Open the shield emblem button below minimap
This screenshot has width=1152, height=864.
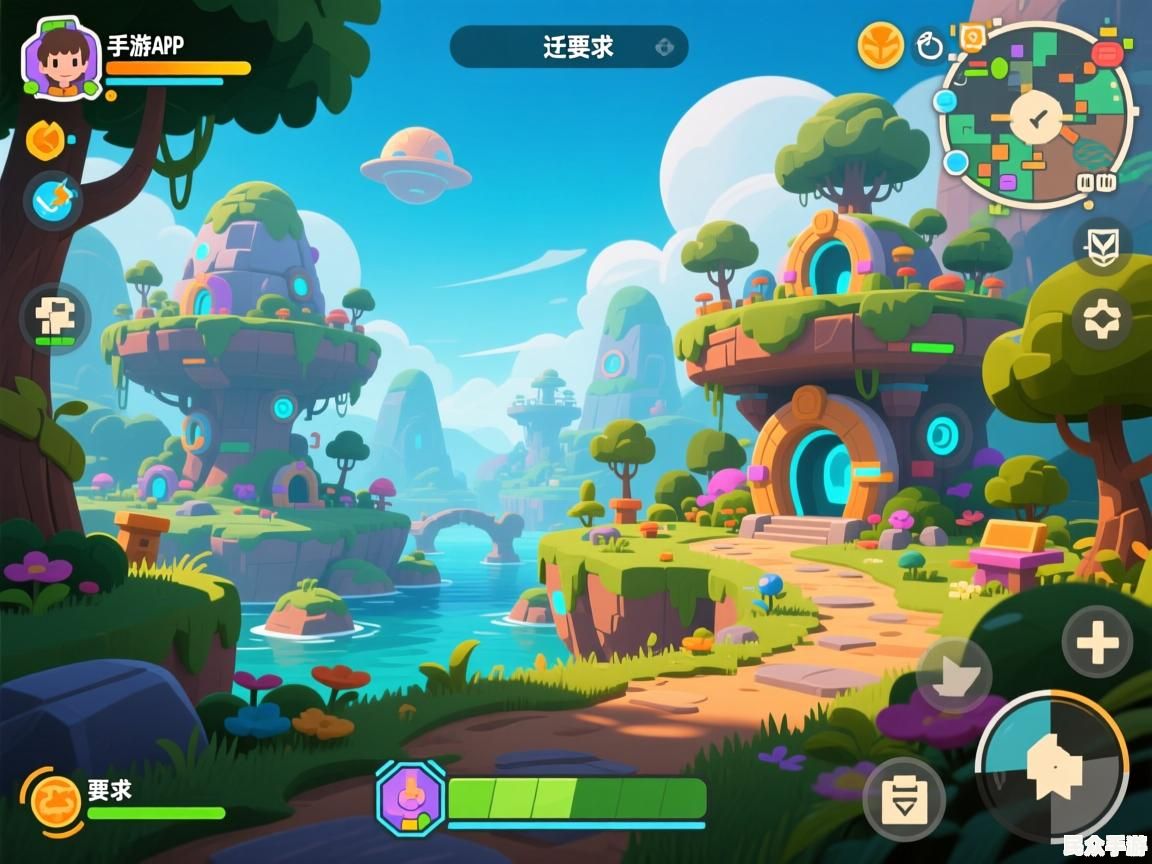click(1102, 245)
